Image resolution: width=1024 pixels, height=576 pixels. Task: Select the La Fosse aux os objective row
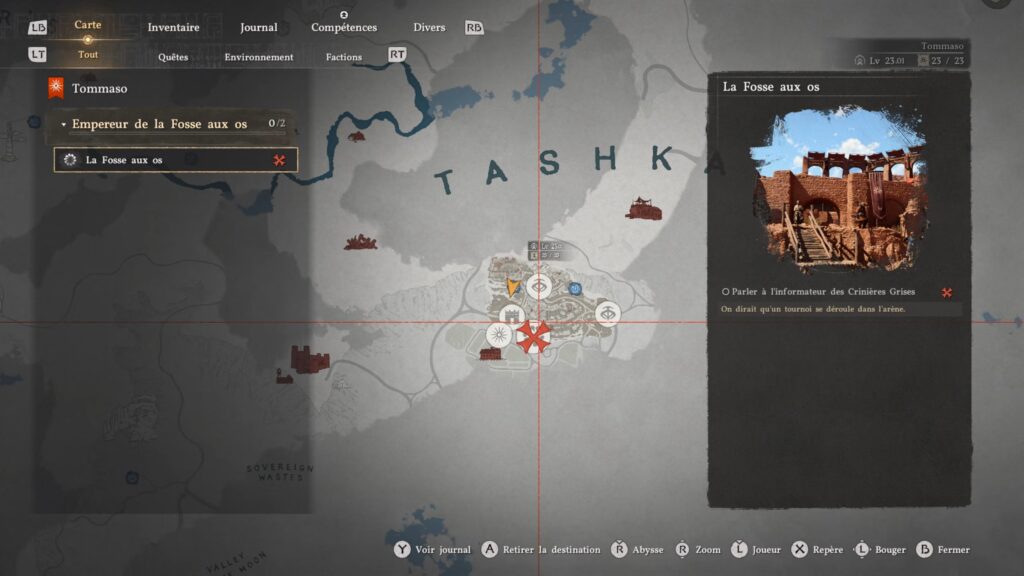coord(175,160)
